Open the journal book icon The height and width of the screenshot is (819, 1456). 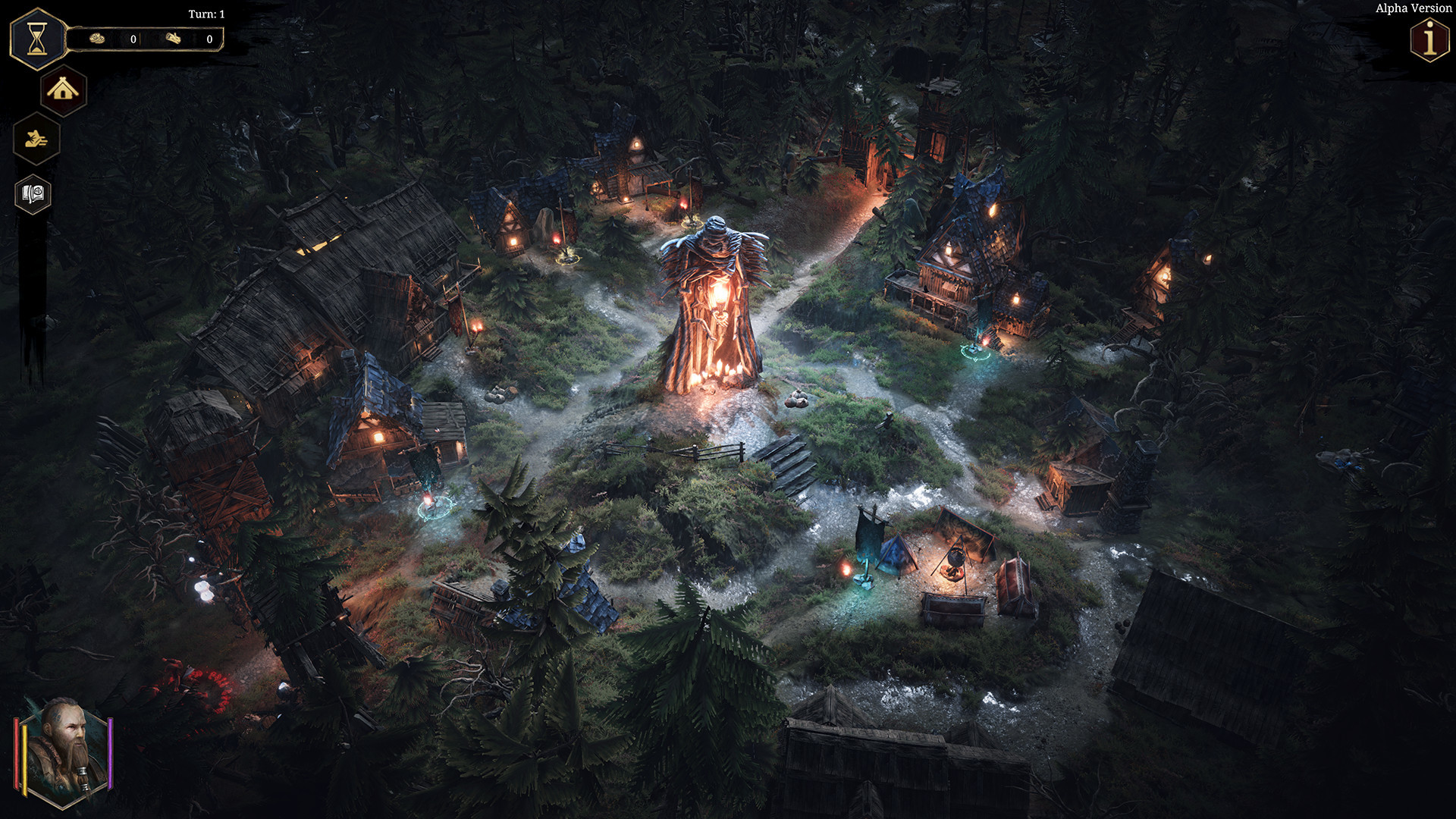click(32, 193)
